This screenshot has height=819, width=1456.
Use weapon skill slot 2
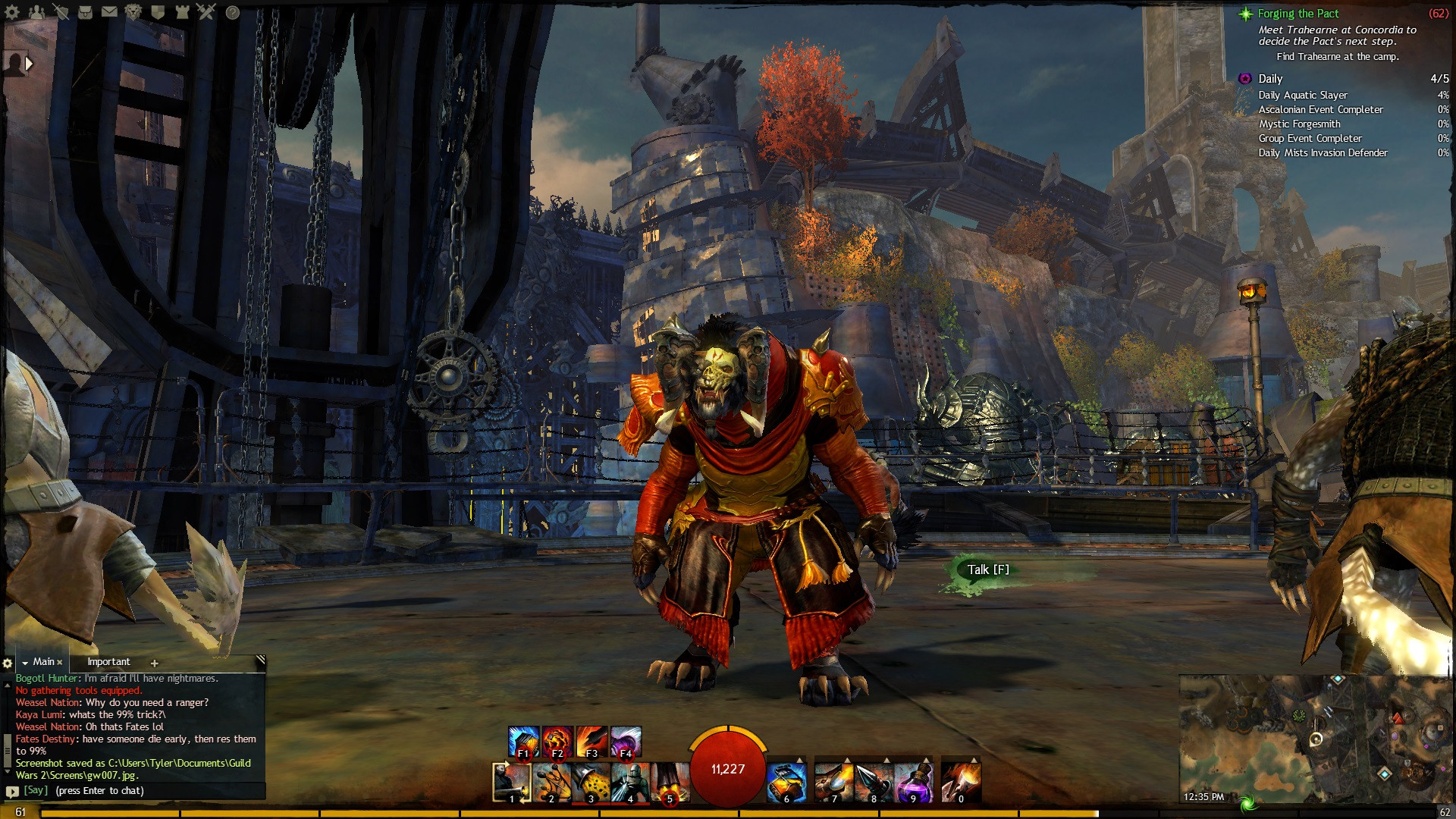551,782
